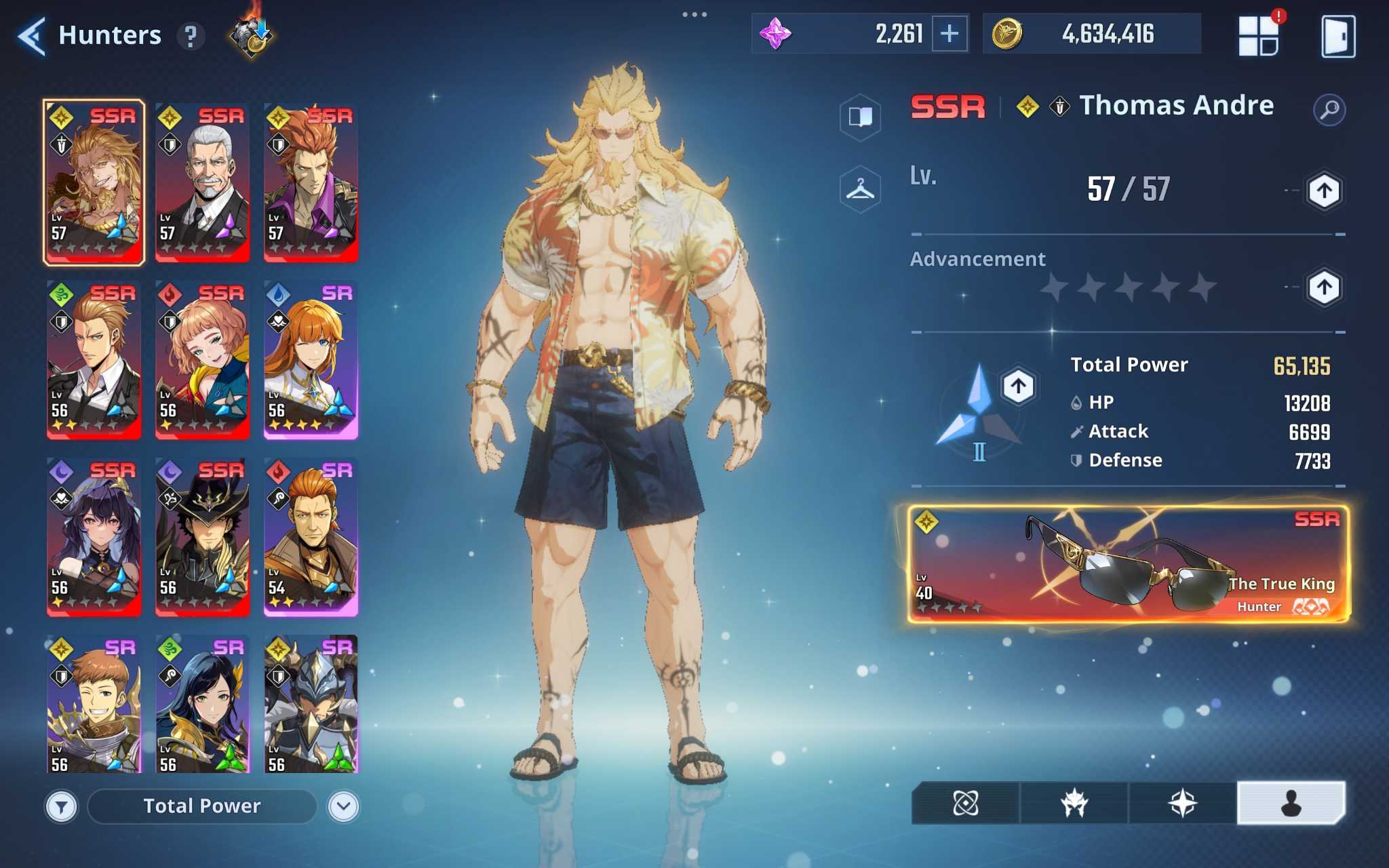The width and height of the screenshot is (1389, 868).
Task: Open the hunter book info icon
Action: coord(860,117)
